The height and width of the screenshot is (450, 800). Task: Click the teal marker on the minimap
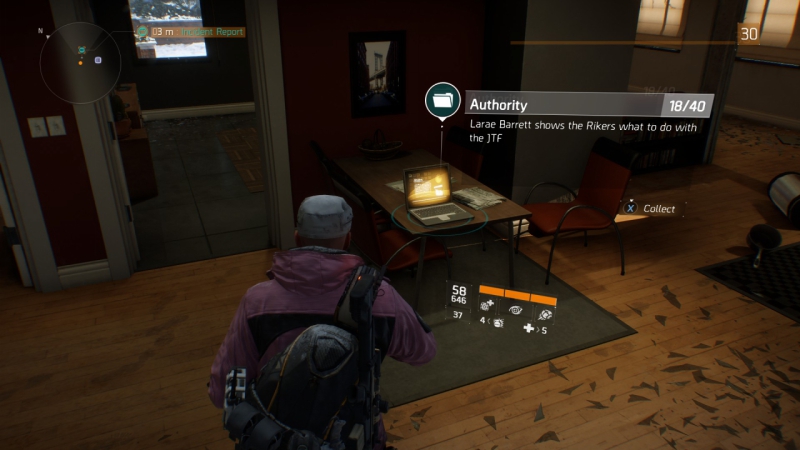[81, 49]
